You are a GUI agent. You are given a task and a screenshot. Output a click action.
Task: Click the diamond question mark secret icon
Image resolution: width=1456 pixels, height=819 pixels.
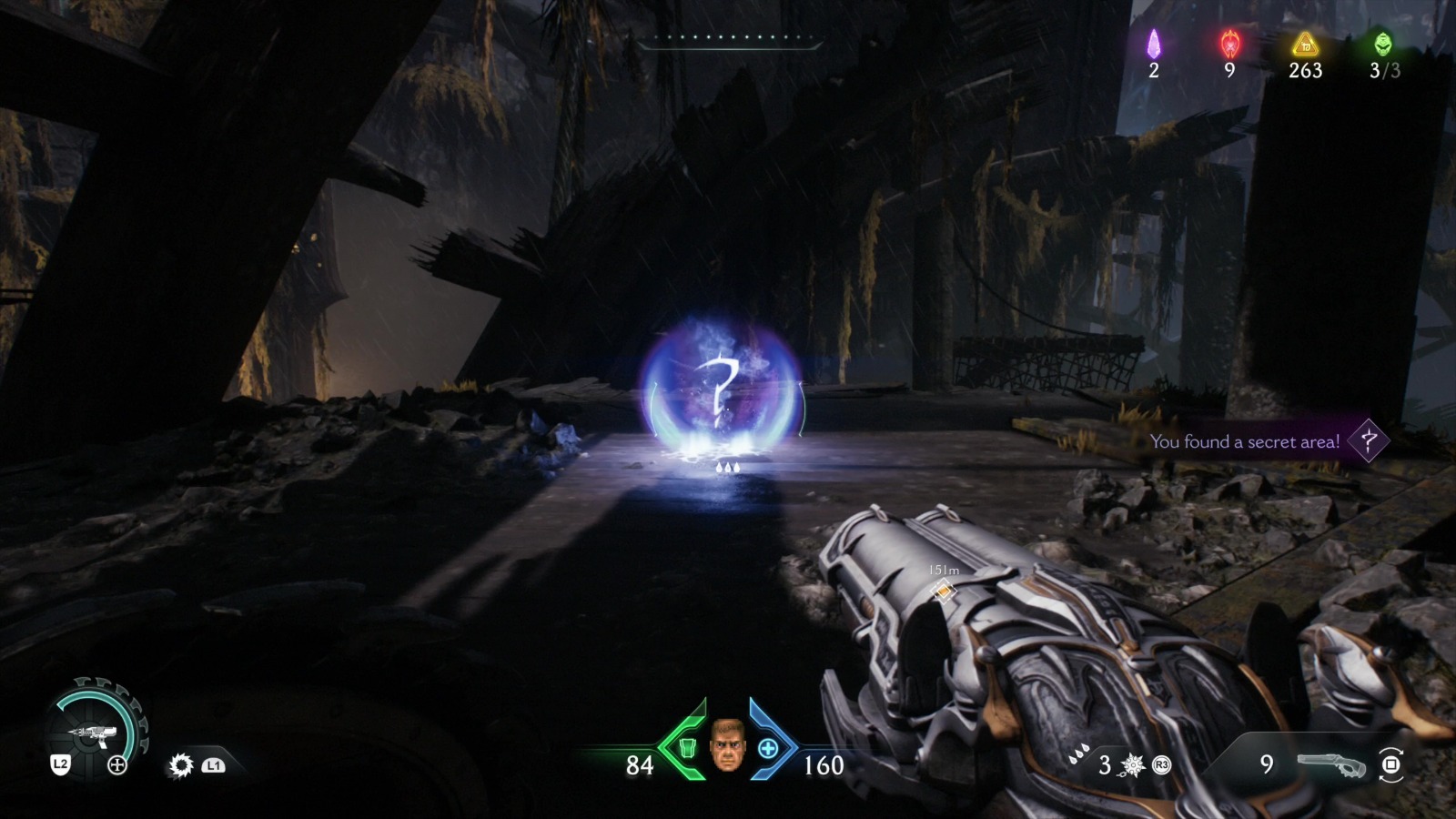point(1368,441)
